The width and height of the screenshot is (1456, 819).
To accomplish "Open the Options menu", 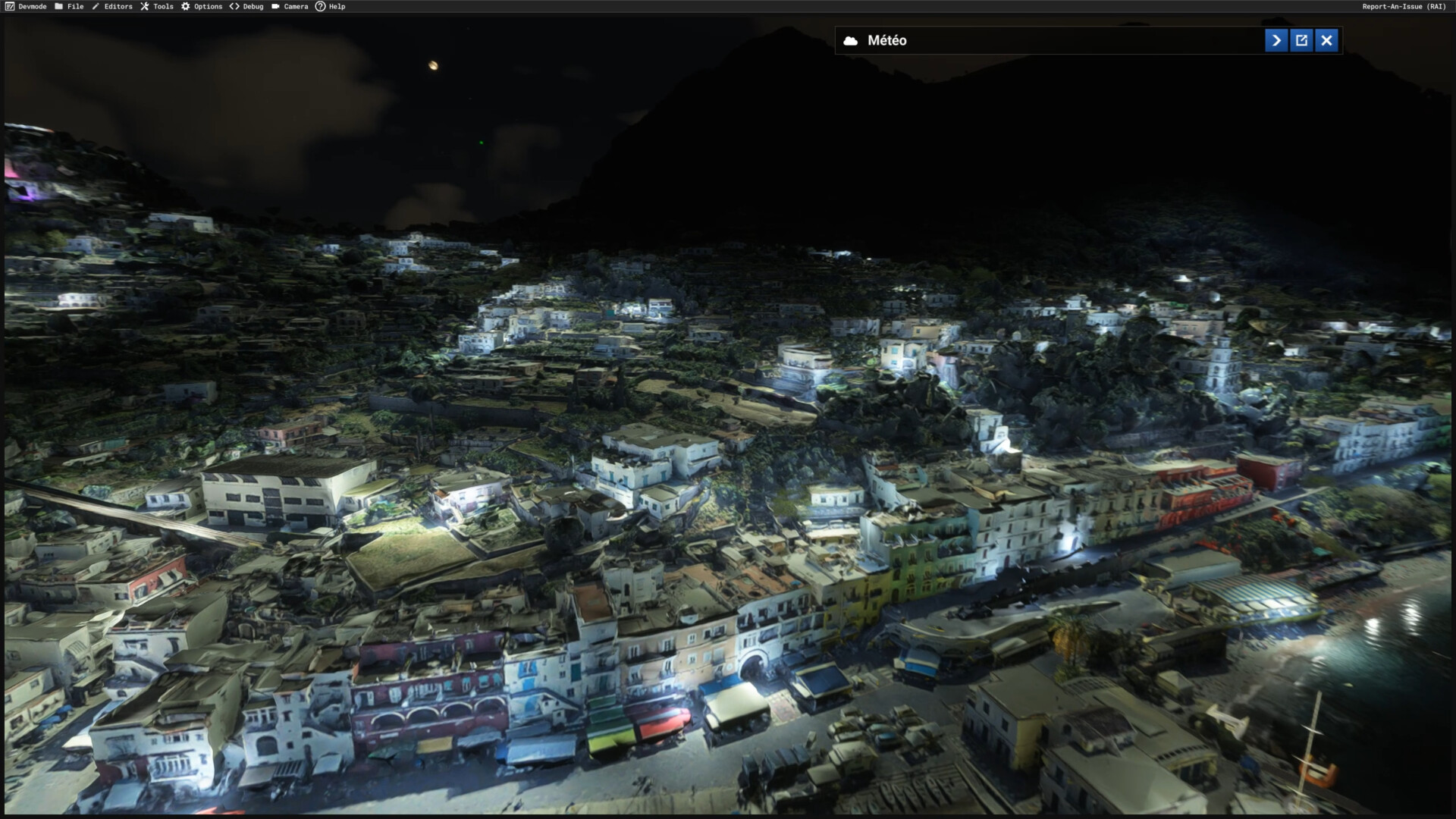I will [x=202, y=7].
